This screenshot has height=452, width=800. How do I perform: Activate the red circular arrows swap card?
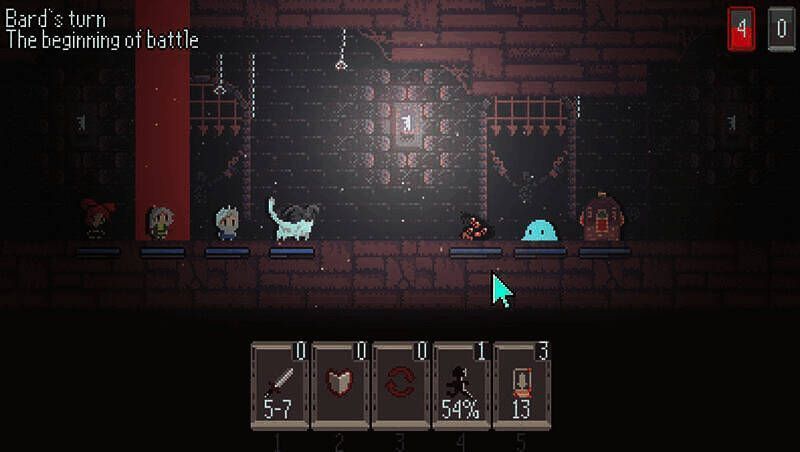pos(400,387)
